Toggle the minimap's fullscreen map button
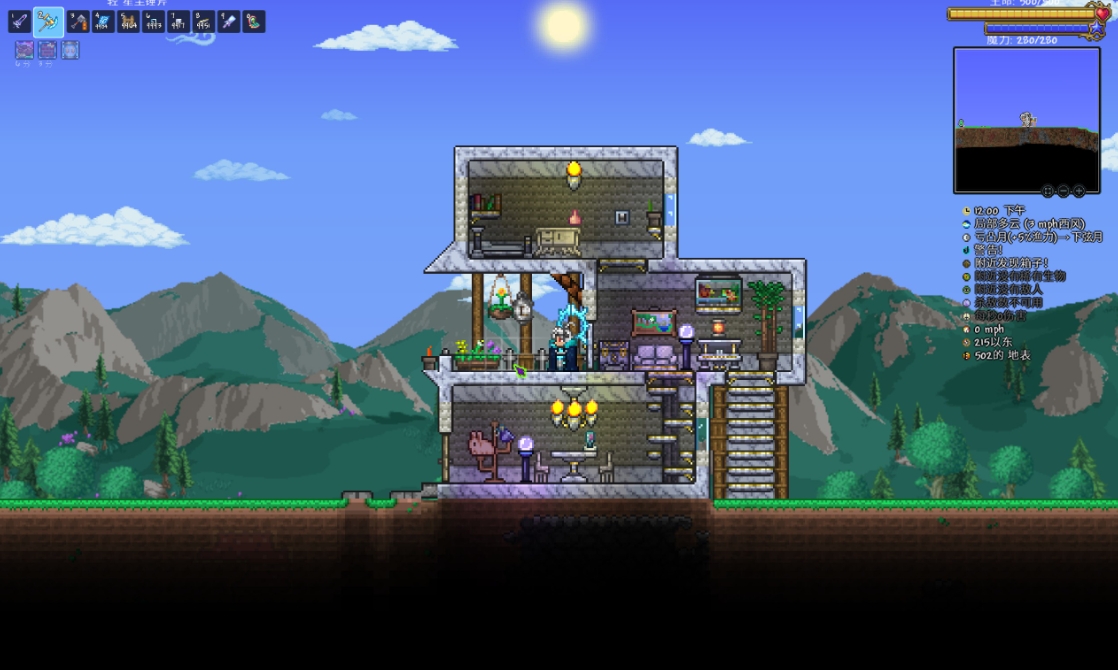Viewport: 1118px width, 670px height. coord(1048,191)
